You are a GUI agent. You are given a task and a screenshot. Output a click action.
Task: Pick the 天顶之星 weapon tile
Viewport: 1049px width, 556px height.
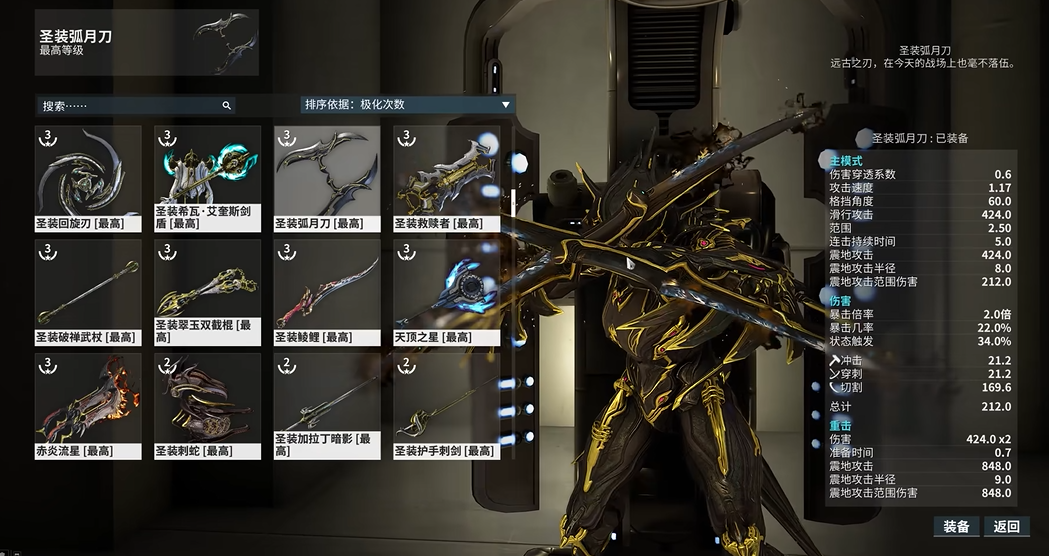[x=446, y=291]
